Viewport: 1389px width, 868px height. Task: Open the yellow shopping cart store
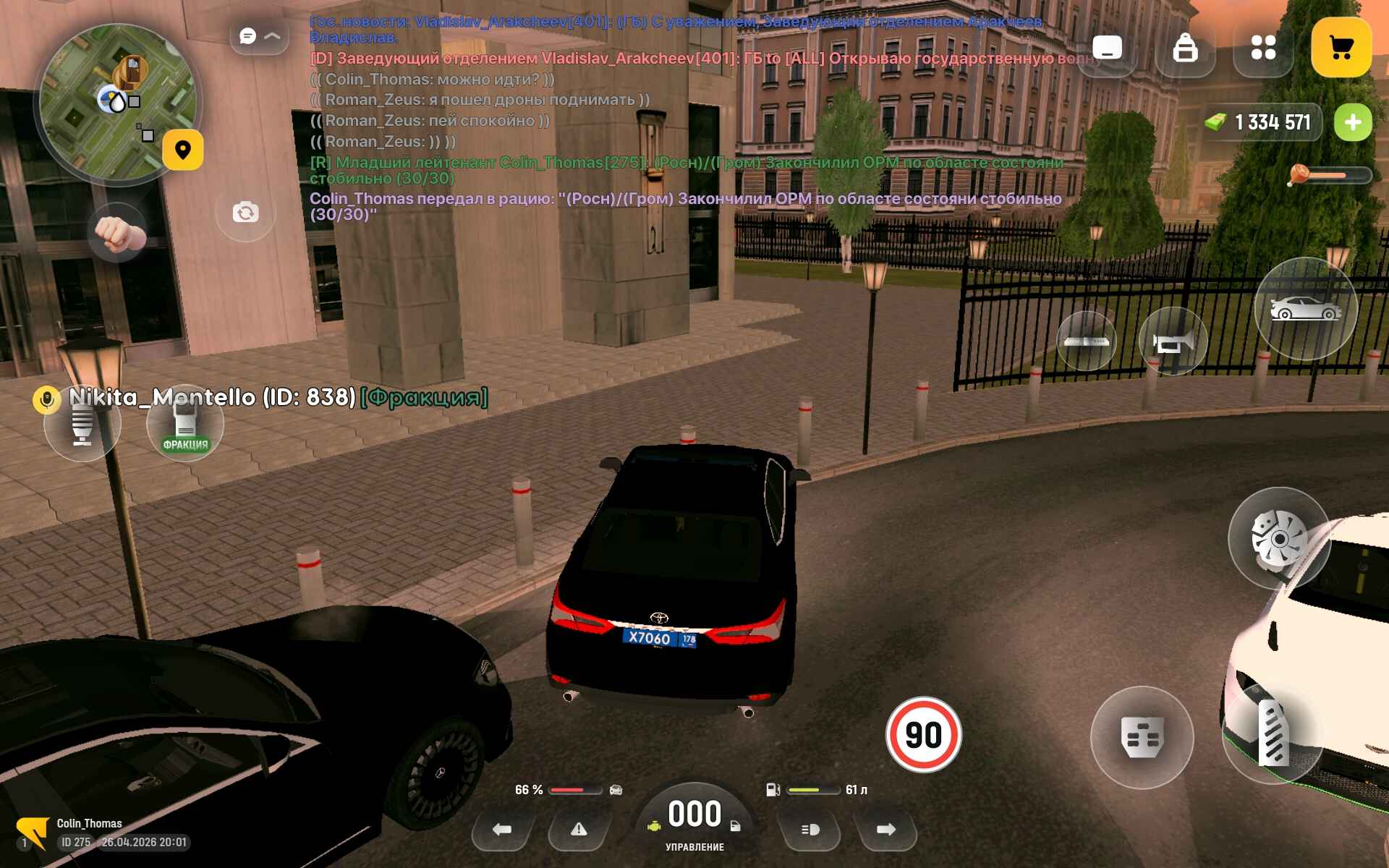pyautogui.click(x=1341, y=48)
